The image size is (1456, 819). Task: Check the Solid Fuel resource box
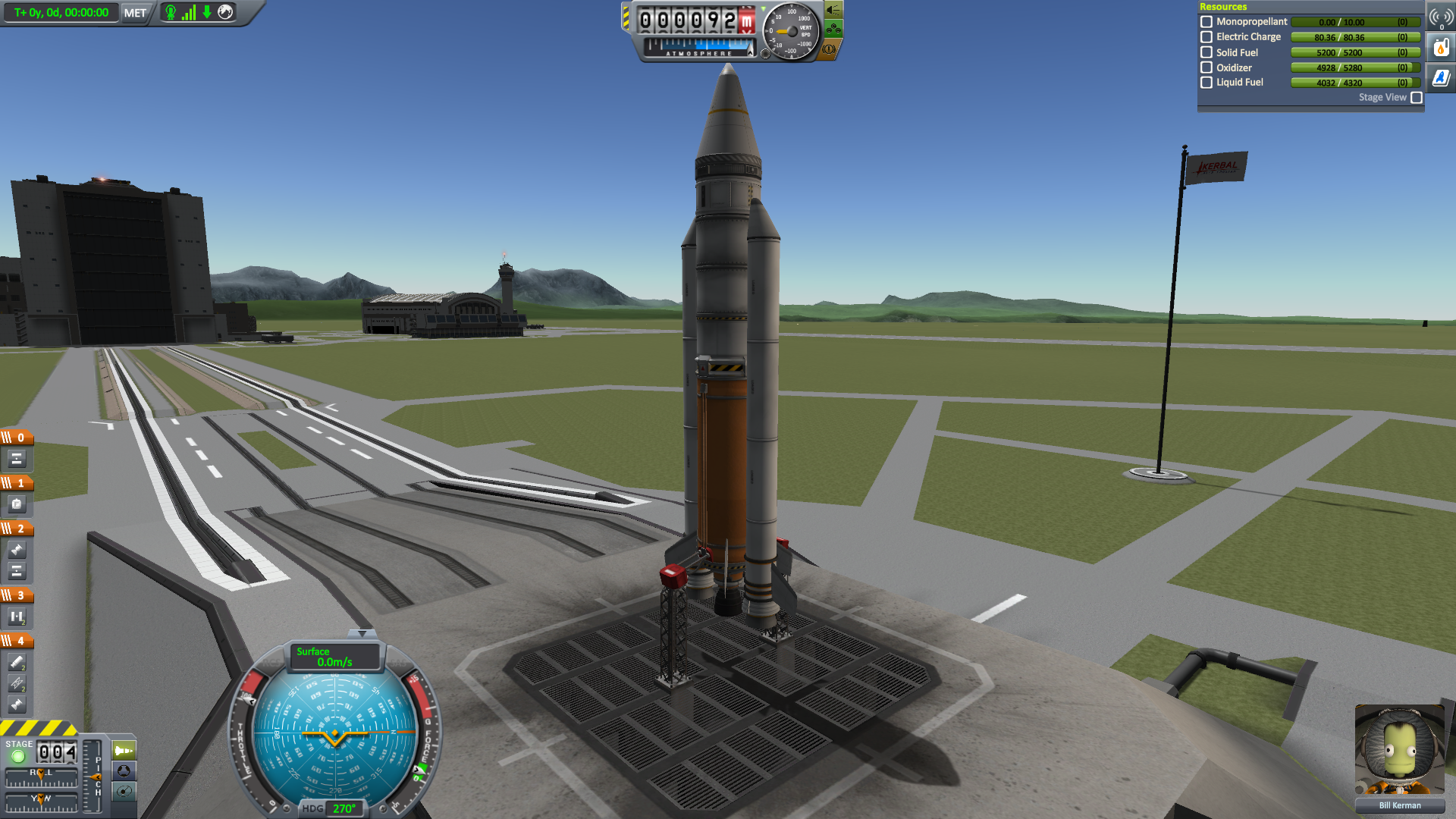point(1207,52)
